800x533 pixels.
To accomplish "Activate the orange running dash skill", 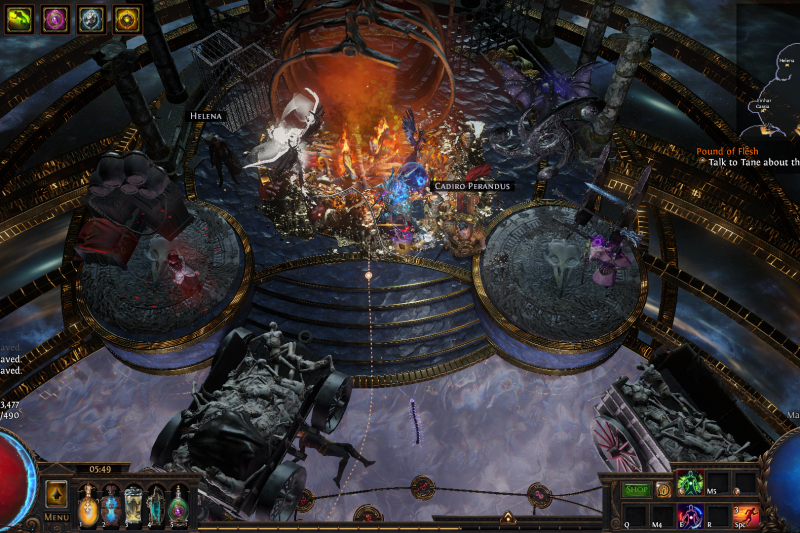I will tap(746, 514).
